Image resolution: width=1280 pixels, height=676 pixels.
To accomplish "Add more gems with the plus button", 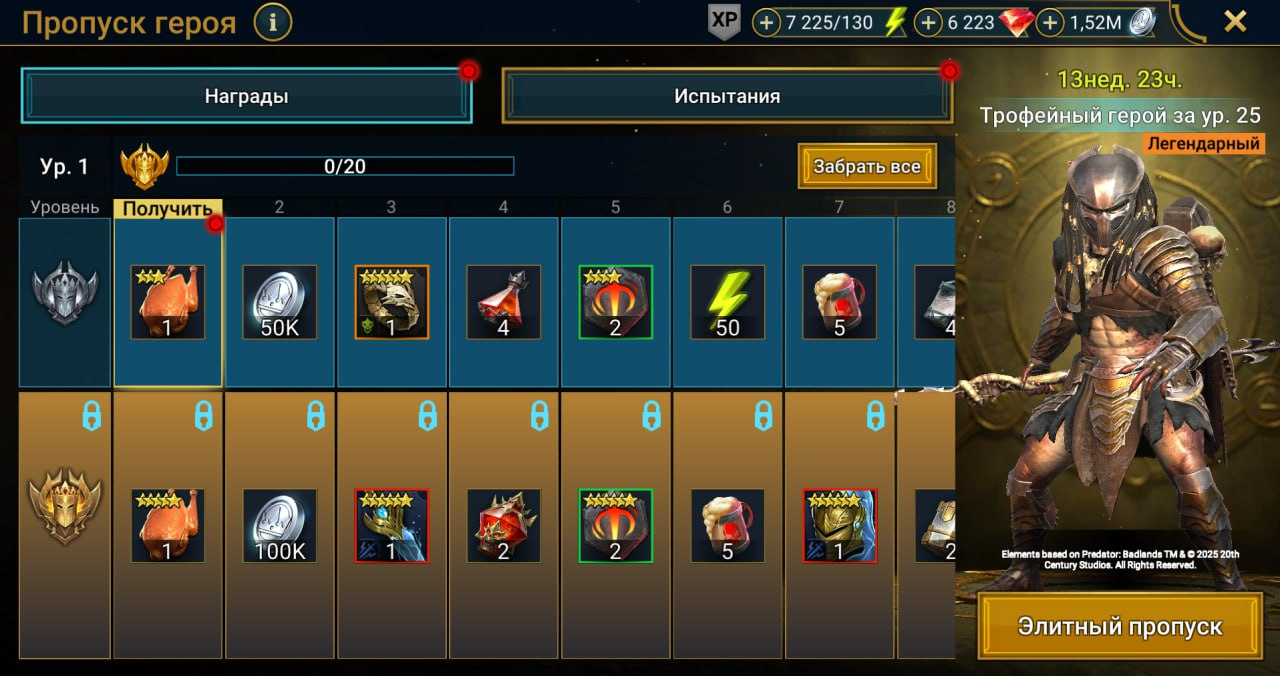I will click(x=929, y=22).
